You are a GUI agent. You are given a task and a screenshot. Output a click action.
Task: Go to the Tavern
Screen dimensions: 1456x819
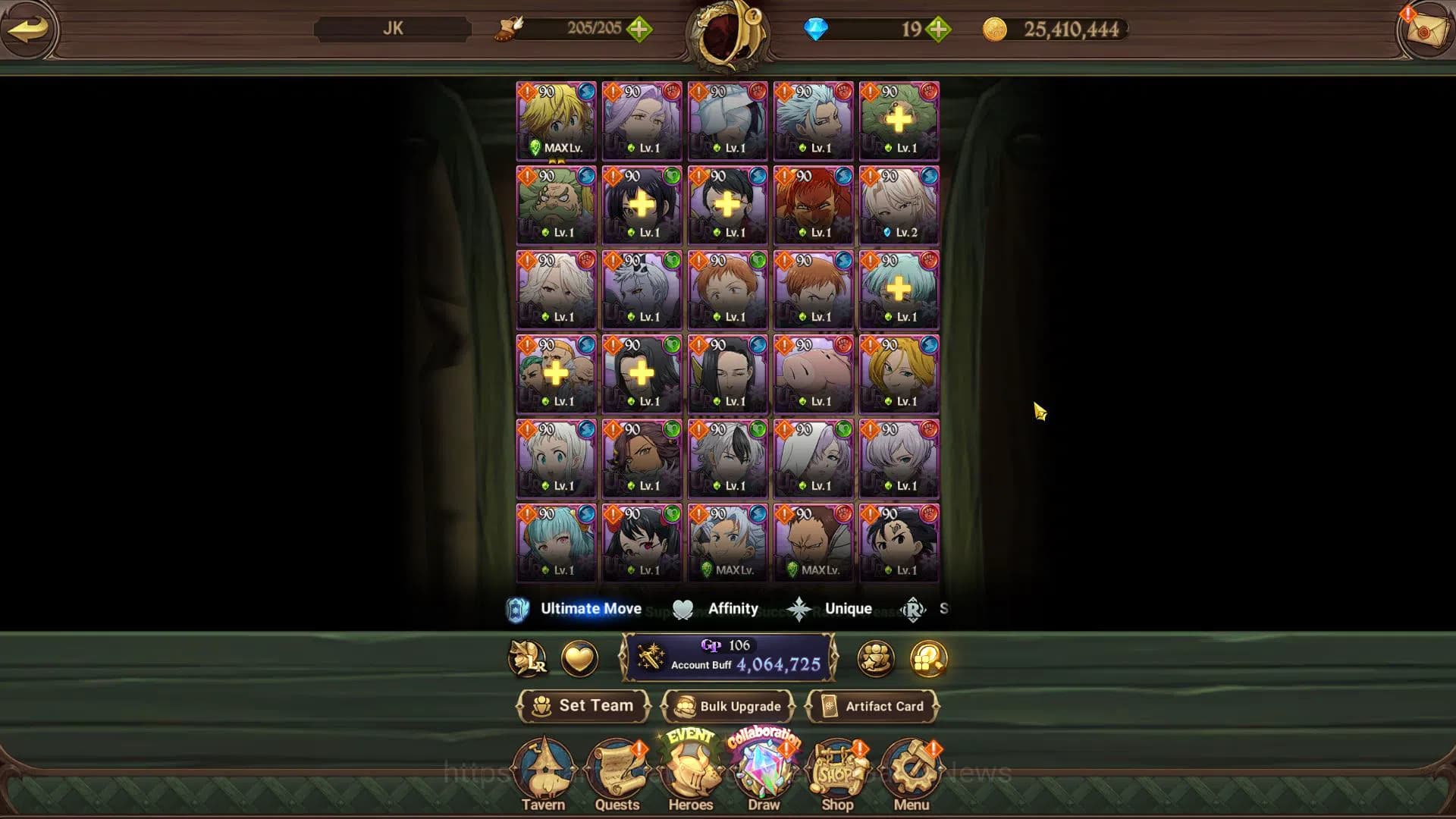[x=543, y=775]
